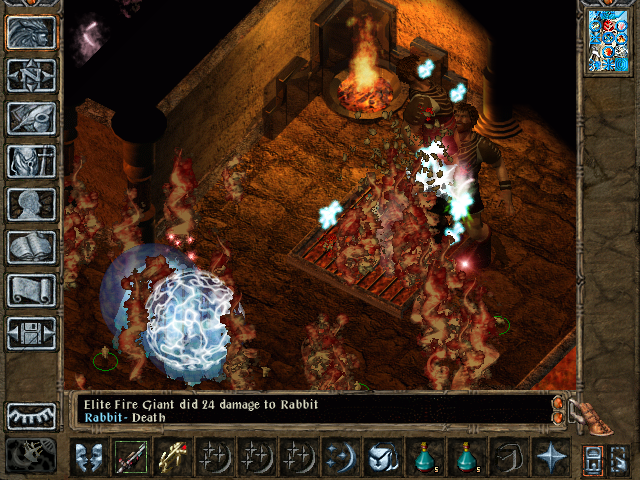Open the mage spellbook
640x480 pixels.
coord(31,246)
